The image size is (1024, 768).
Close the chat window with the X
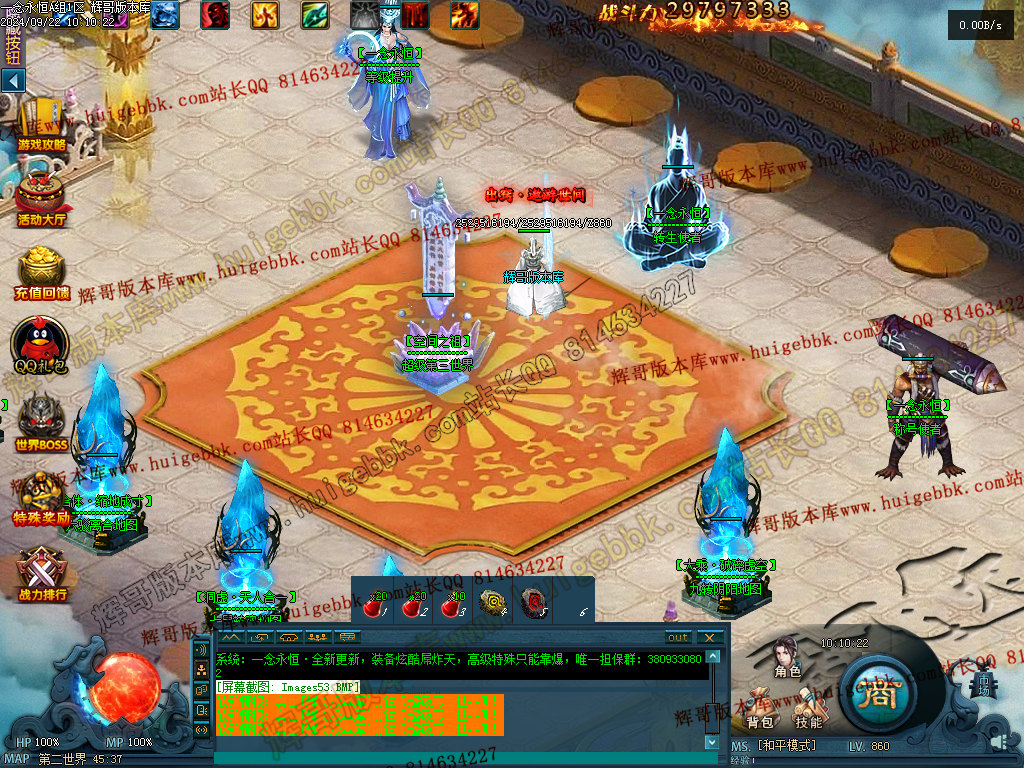[x=709, y=637]
